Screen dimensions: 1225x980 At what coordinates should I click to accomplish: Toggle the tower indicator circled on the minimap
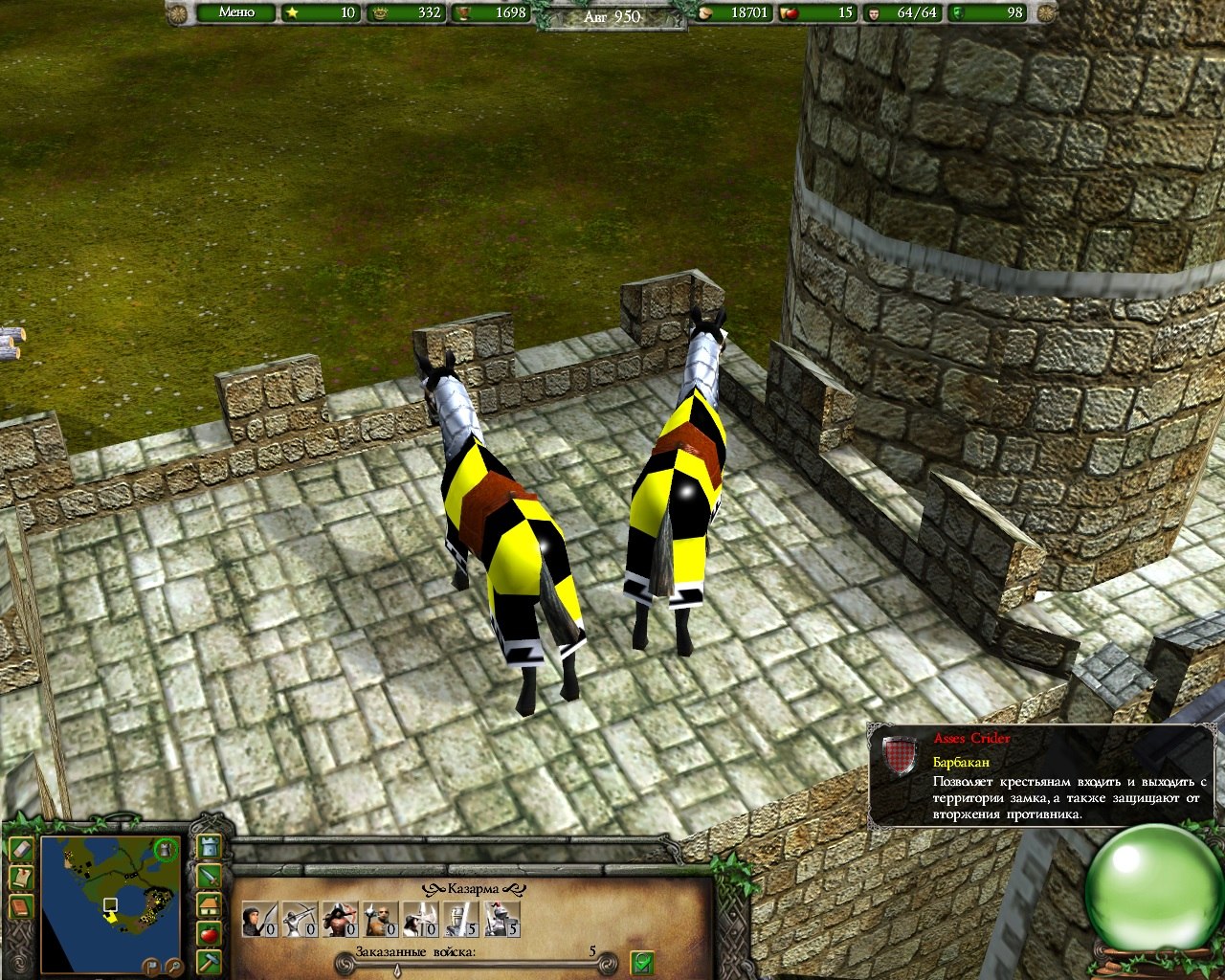point(166,852)
